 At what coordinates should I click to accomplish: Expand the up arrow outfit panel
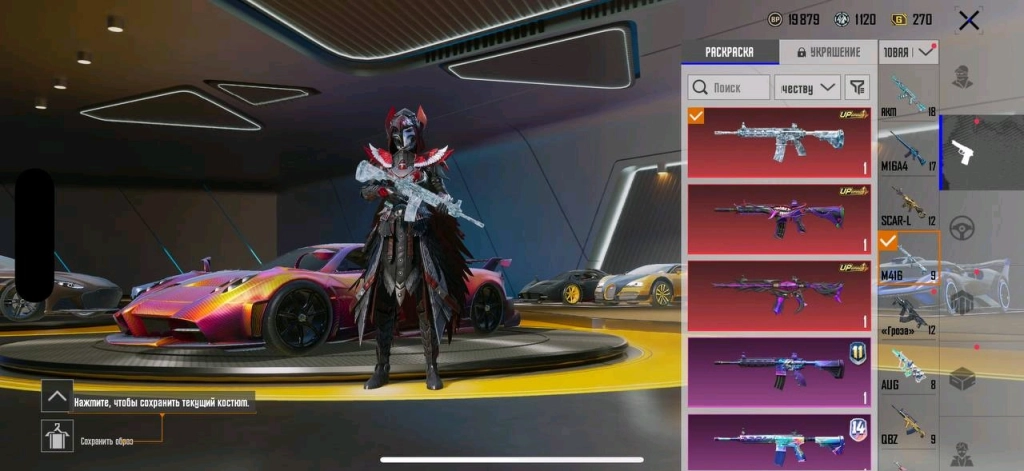pos(56,396)
